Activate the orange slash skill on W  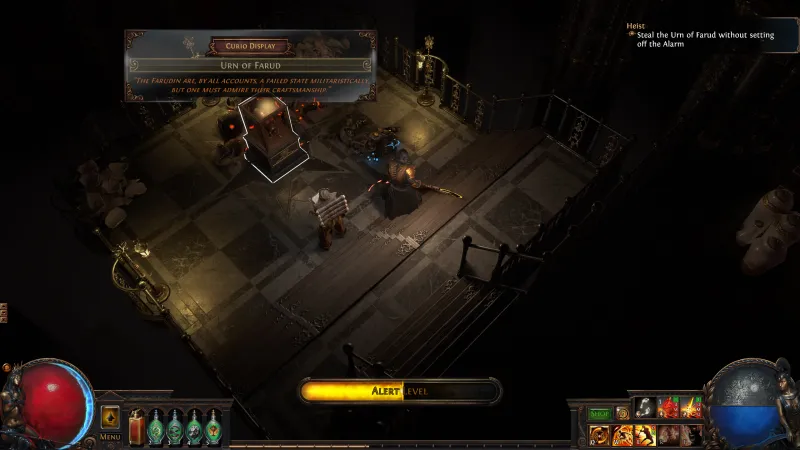pyautogui.click(x=623, y=435)
